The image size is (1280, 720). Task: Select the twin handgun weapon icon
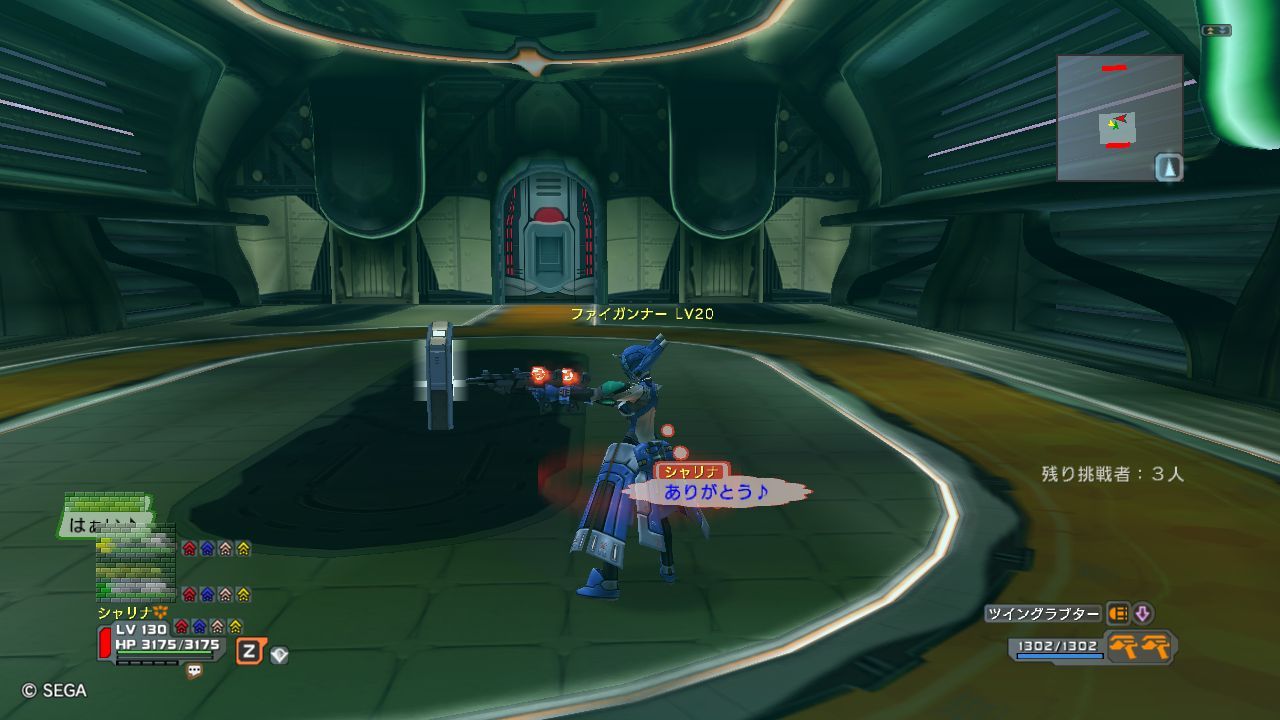pos(1141,647)
